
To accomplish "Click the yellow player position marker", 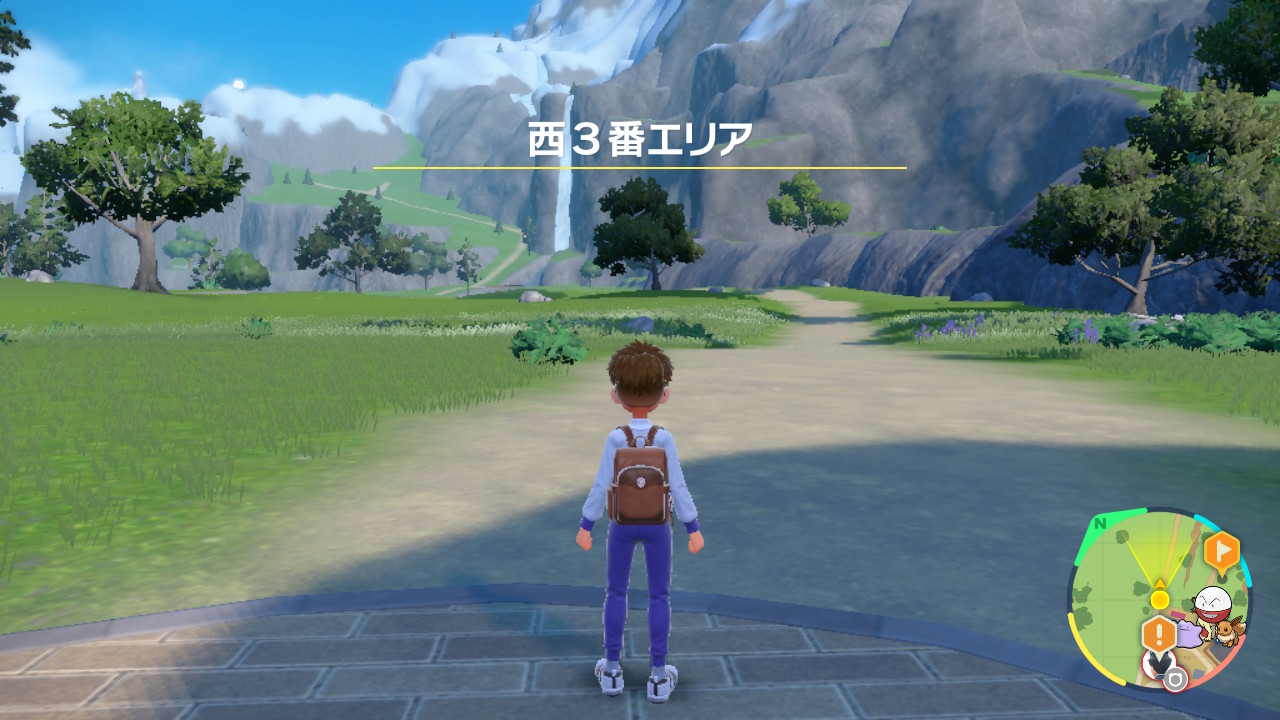I will (1160, 599).
